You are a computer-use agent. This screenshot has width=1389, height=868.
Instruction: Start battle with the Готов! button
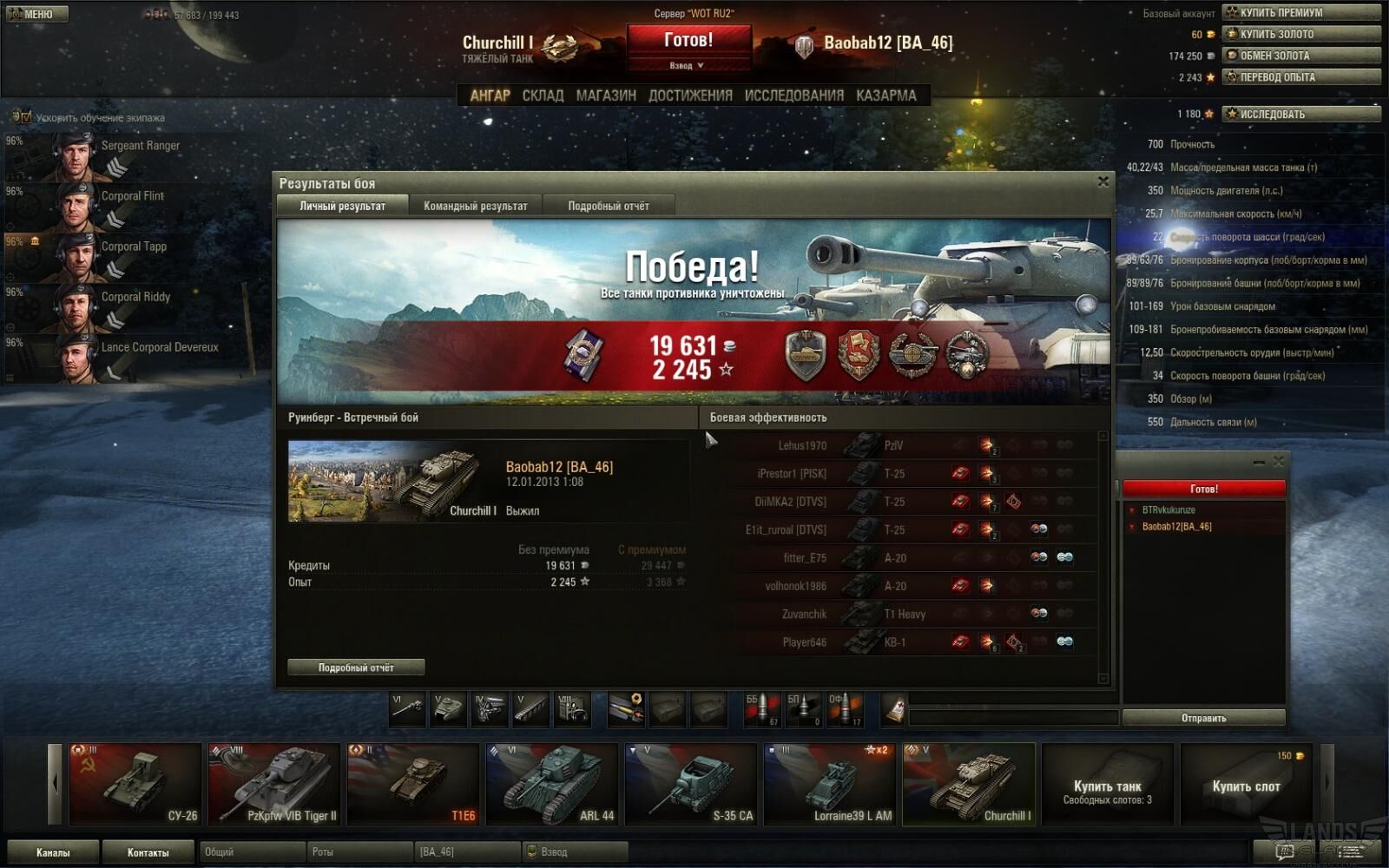(x=688, y=40)
